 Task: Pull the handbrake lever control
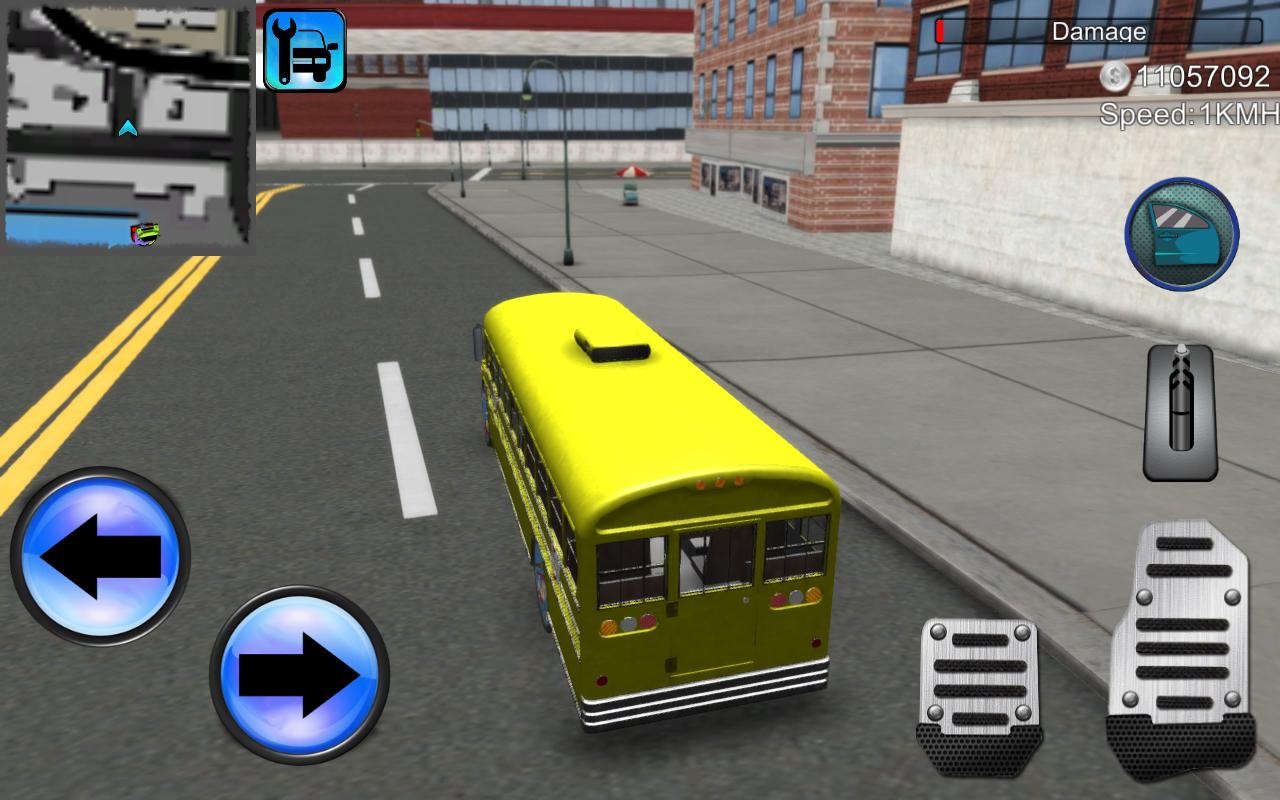tap(1178, 410)
